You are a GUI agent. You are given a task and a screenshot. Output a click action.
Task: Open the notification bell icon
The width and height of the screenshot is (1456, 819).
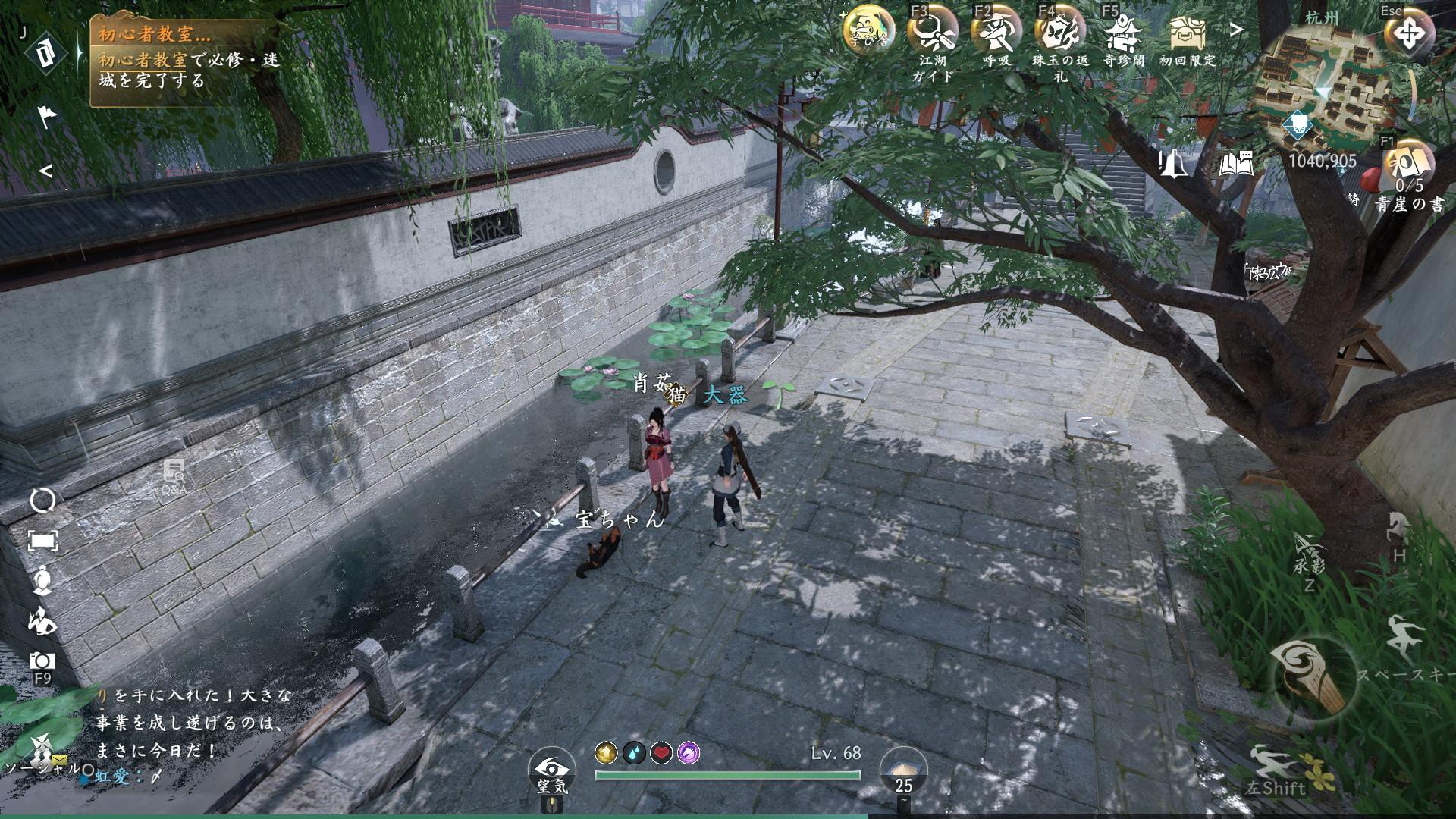click(x=1174, y=163)
